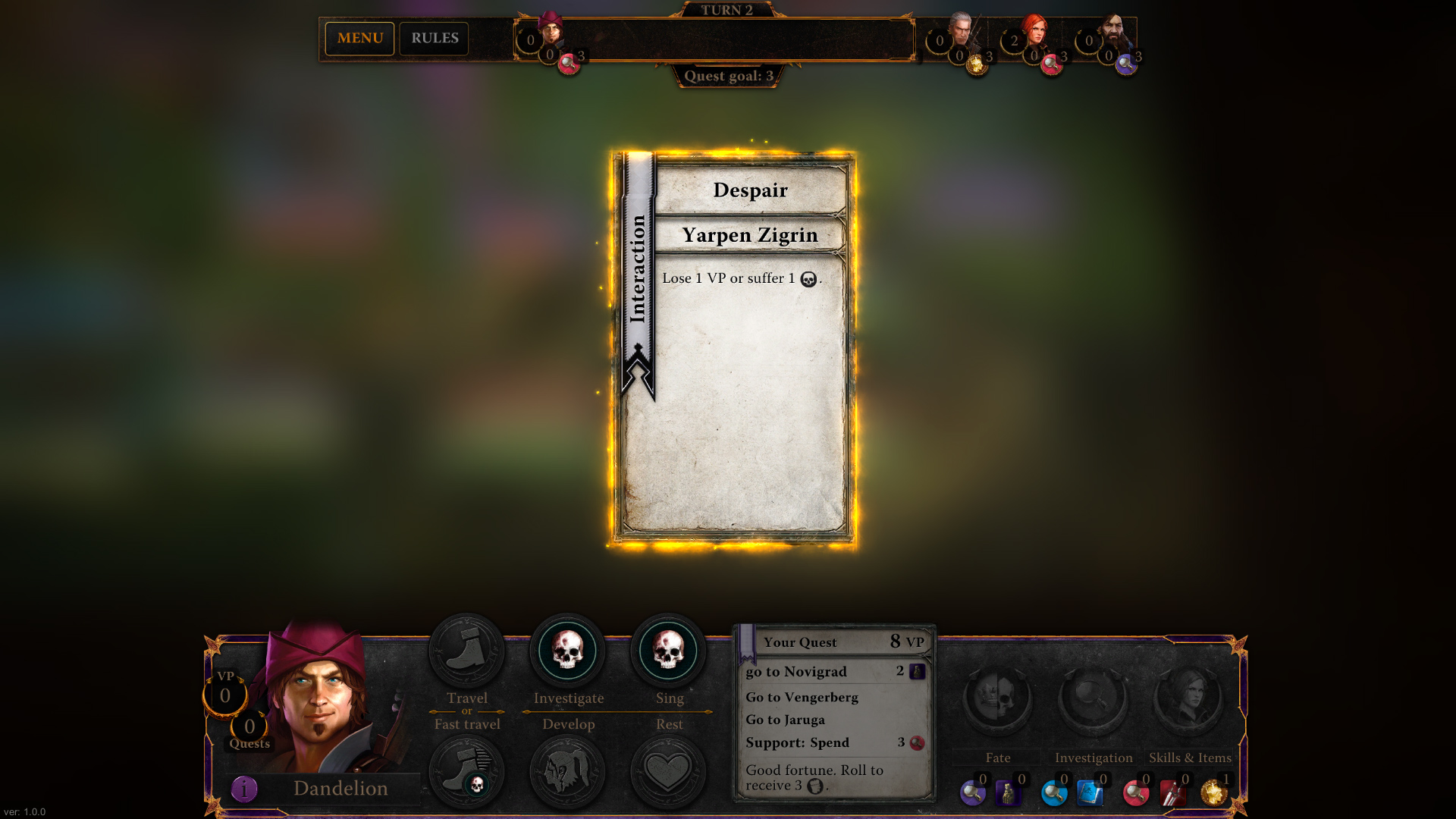Image resolution: width=1456 pixels, height=819 pixels.
Task: Click the crown-and-skull Fate dice slot
Action: (997, 698)
